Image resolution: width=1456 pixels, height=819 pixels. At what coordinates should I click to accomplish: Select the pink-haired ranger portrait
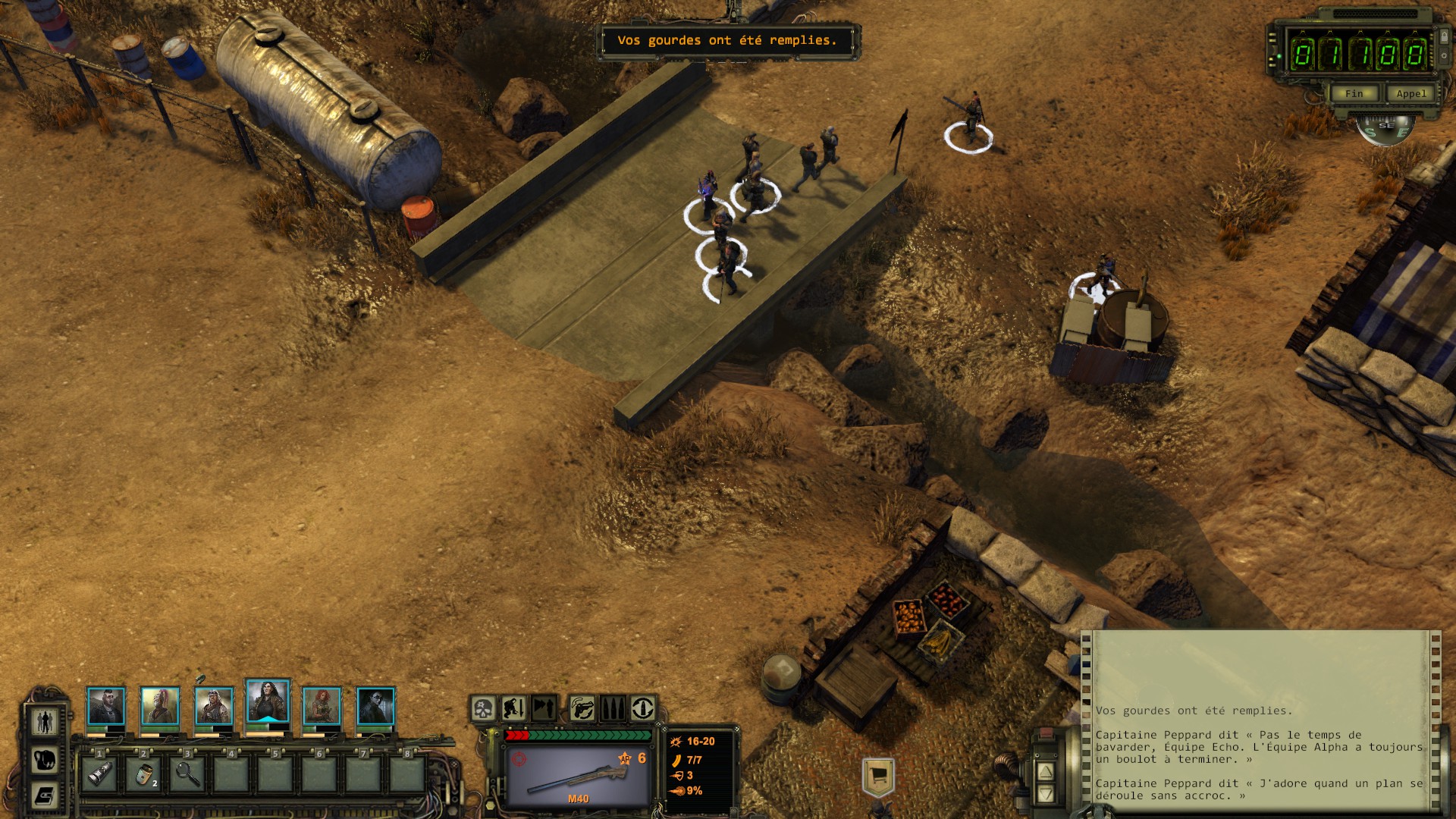(160, 707)
